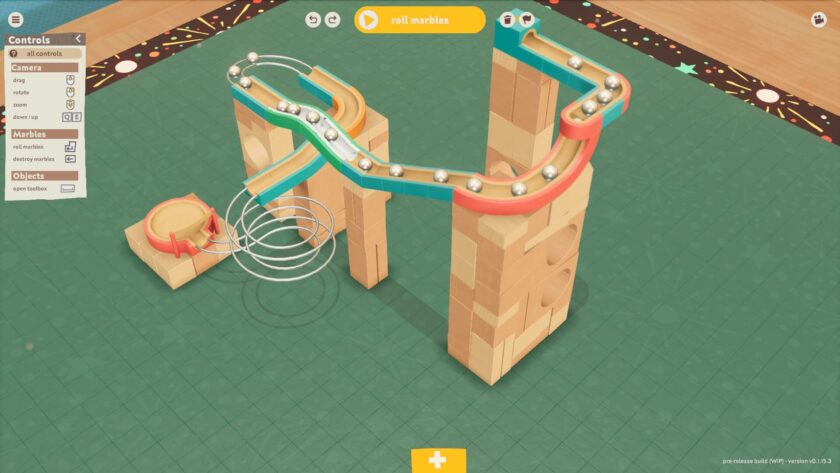This screenshot has height=473, width=840.
Task: Open the toolbox with the yellow plus button
Action: point(437,460)
